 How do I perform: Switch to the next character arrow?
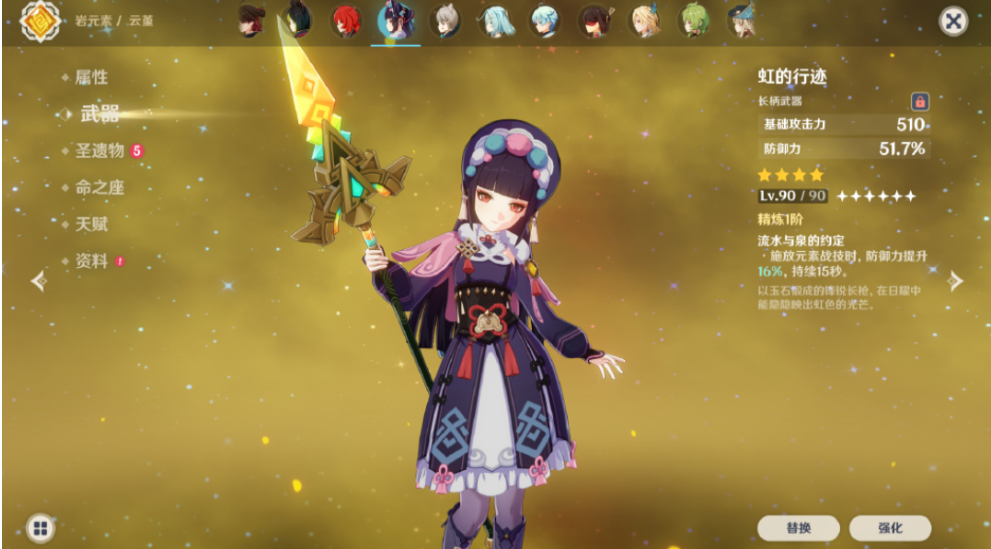click(x=955, y=281)
